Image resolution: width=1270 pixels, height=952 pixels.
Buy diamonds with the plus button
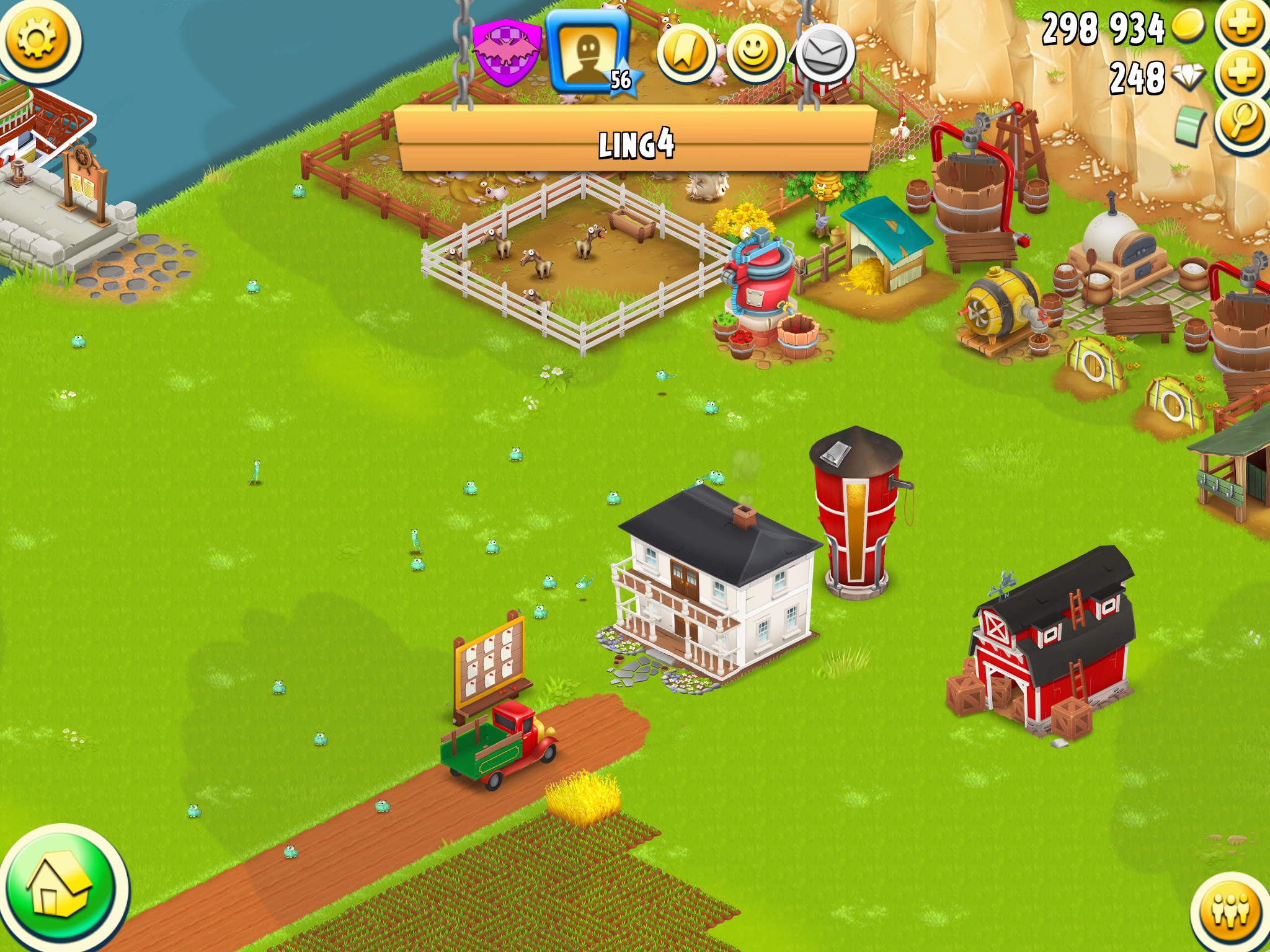click(1241, 74)
